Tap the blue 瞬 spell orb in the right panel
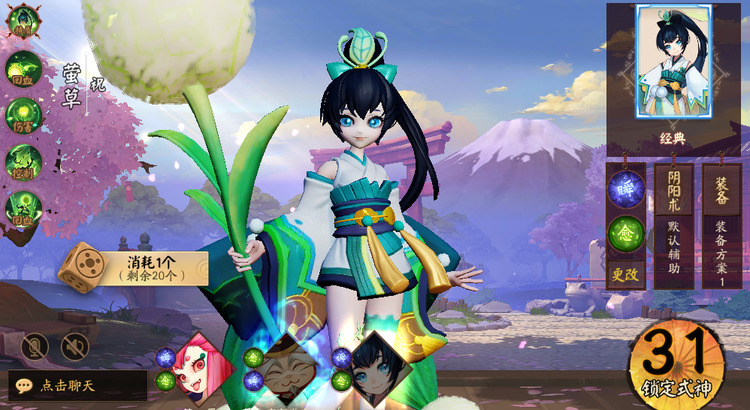Viewport: 750px width, 410px height. (626, 188)
